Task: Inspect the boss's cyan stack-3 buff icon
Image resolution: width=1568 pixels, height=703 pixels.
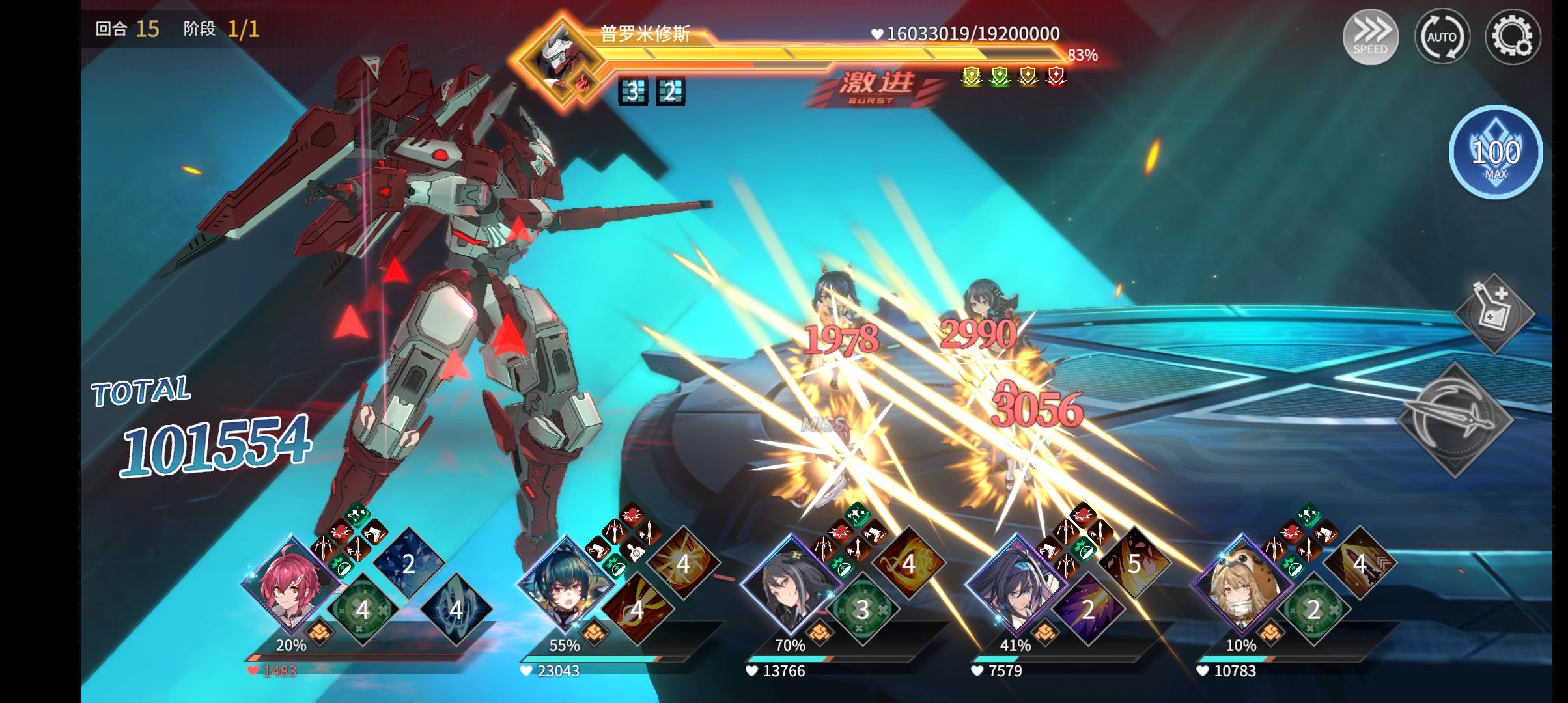Action: 632,92
